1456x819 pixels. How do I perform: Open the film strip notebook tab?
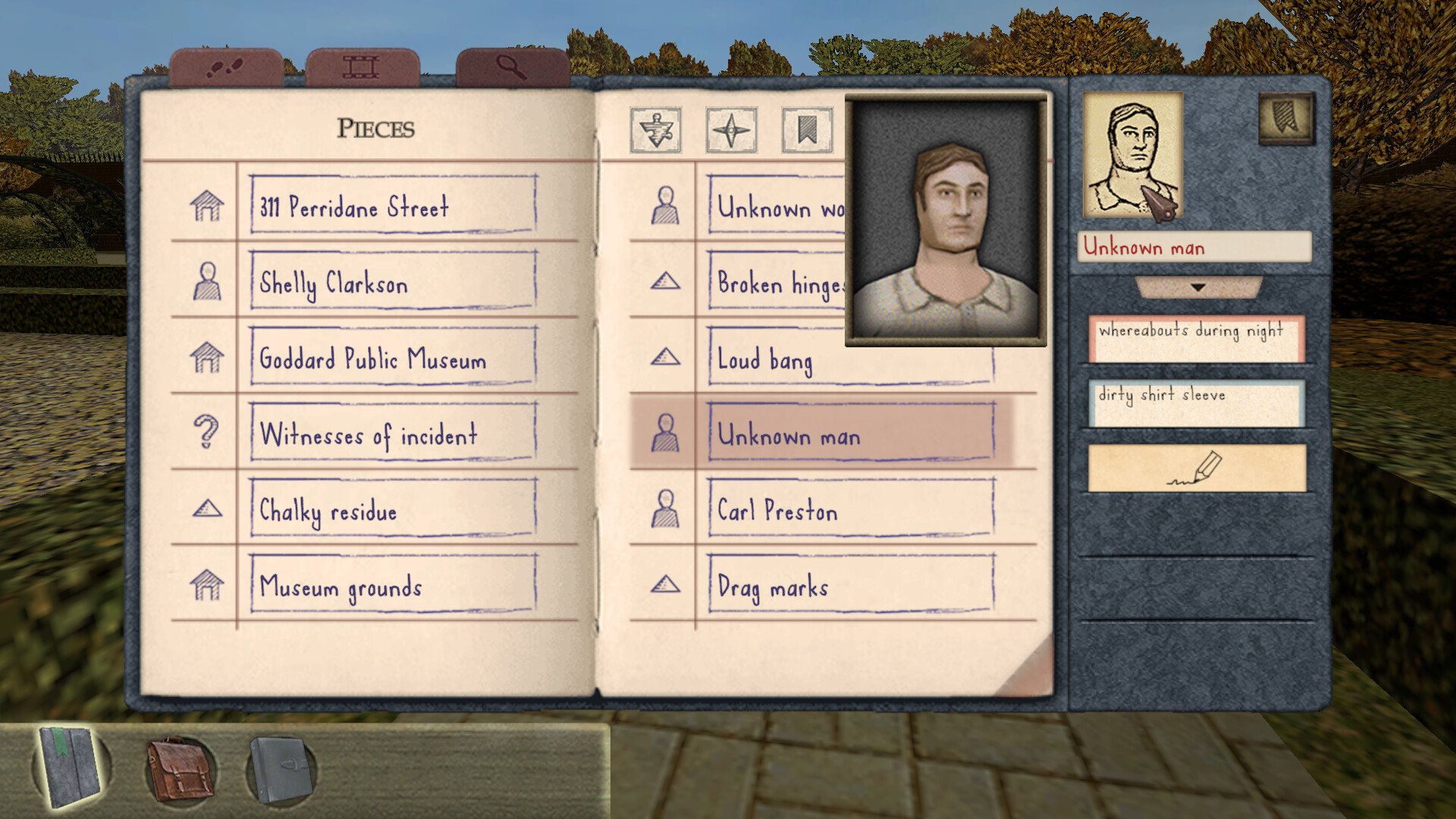tap(362, 68)
